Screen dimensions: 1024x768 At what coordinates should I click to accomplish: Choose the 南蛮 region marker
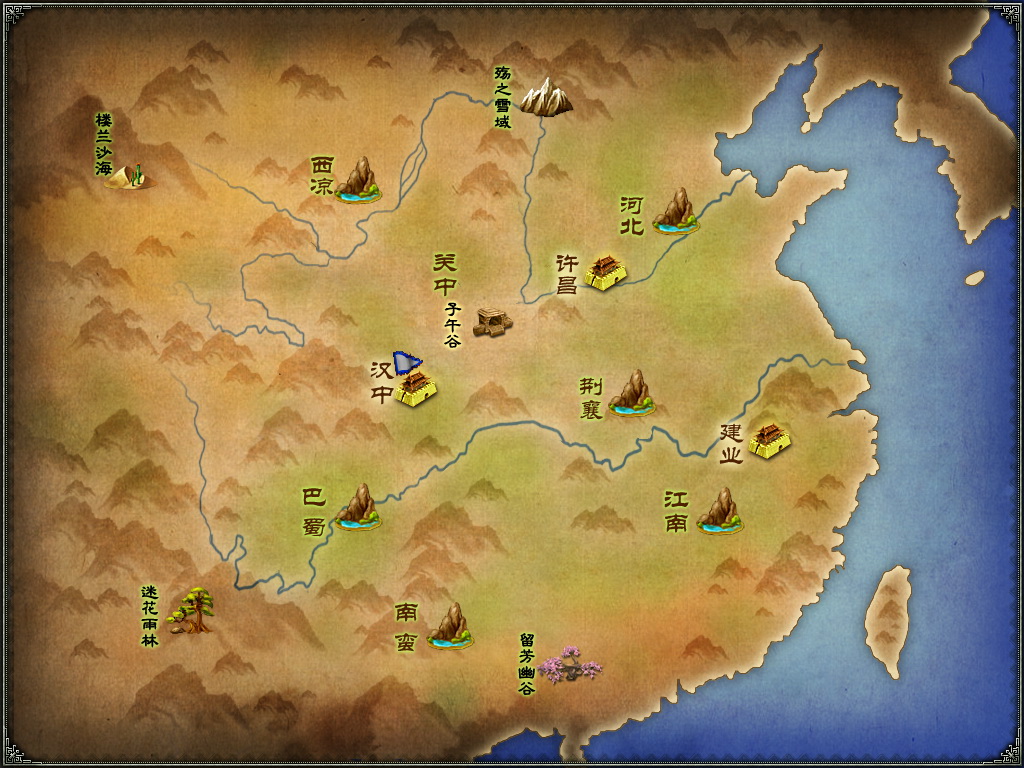[x=450, y=626]
